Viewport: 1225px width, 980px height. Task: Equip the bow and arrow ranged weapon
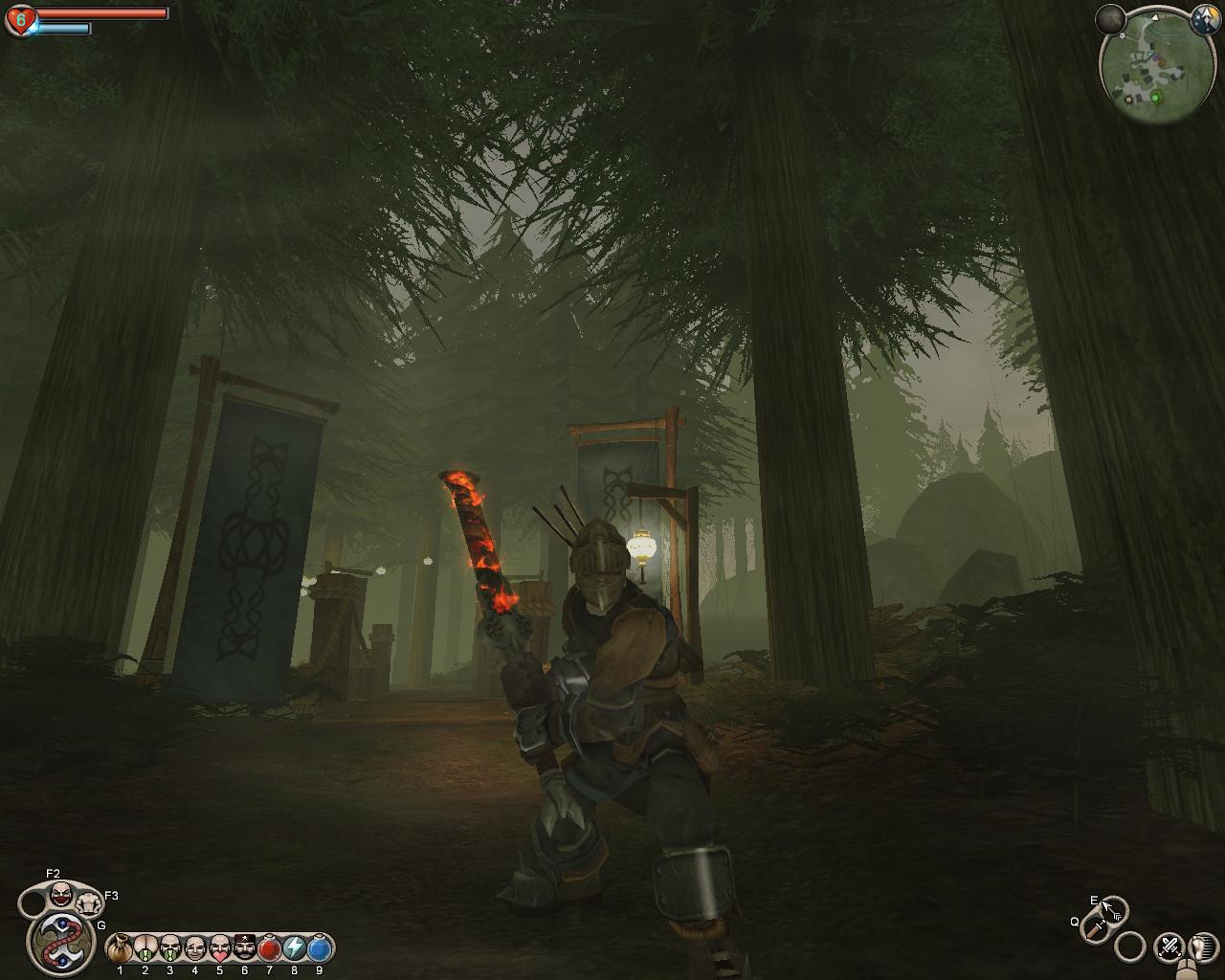click(1113, 908)
